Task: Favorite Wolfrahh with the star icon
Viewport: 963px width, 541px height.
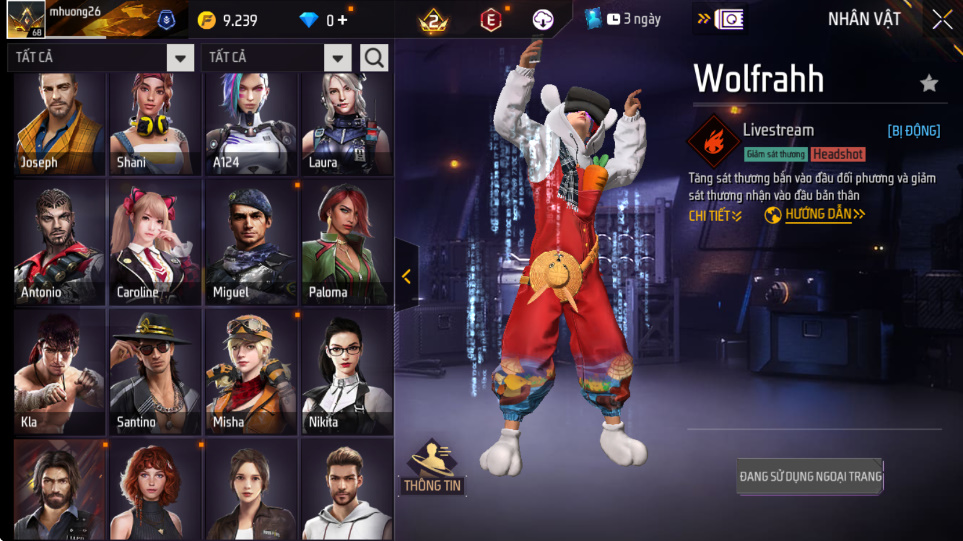Action: point(929,83)
